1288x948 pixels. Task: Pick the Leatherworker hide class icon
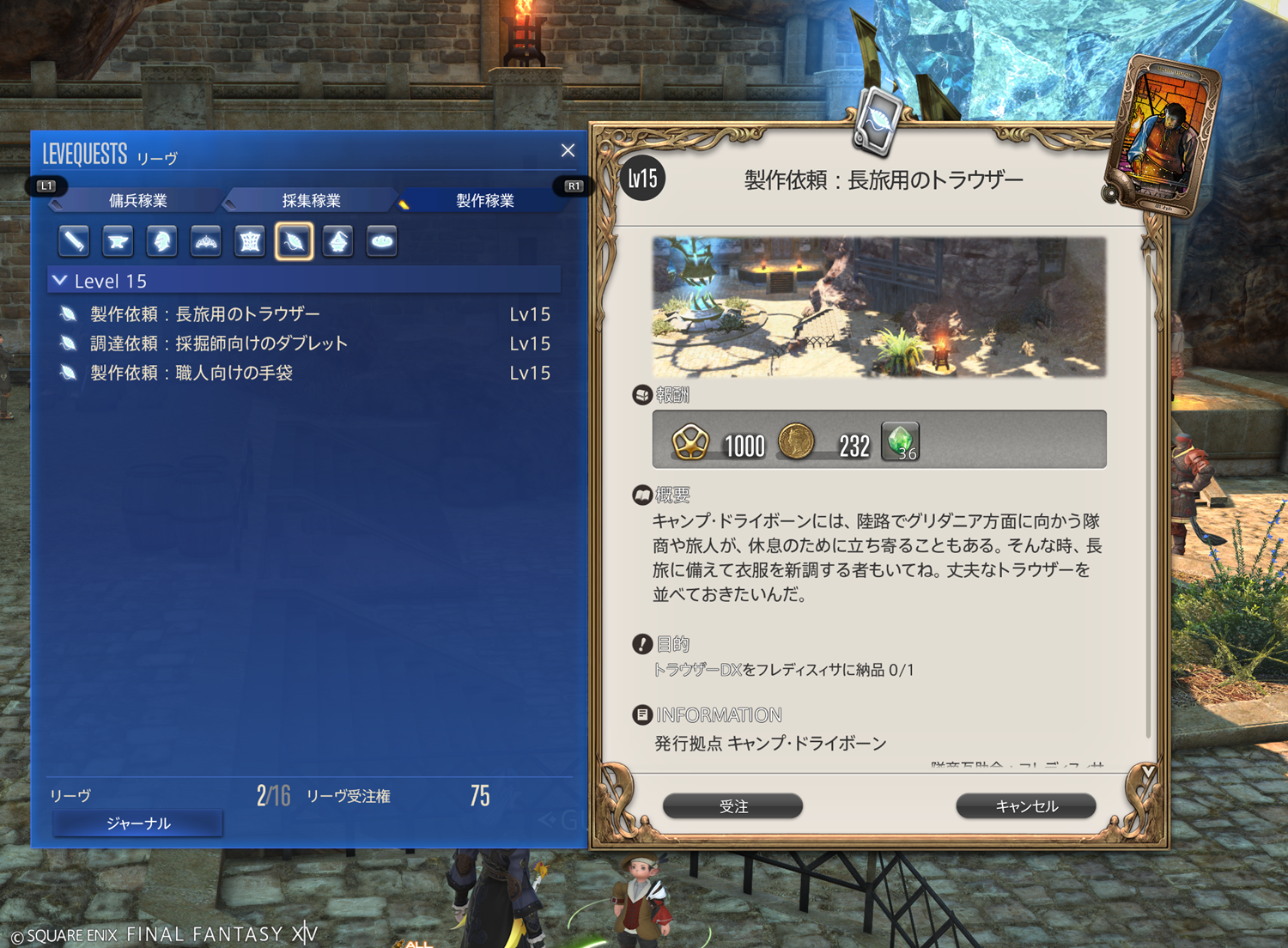click(250, 242)
